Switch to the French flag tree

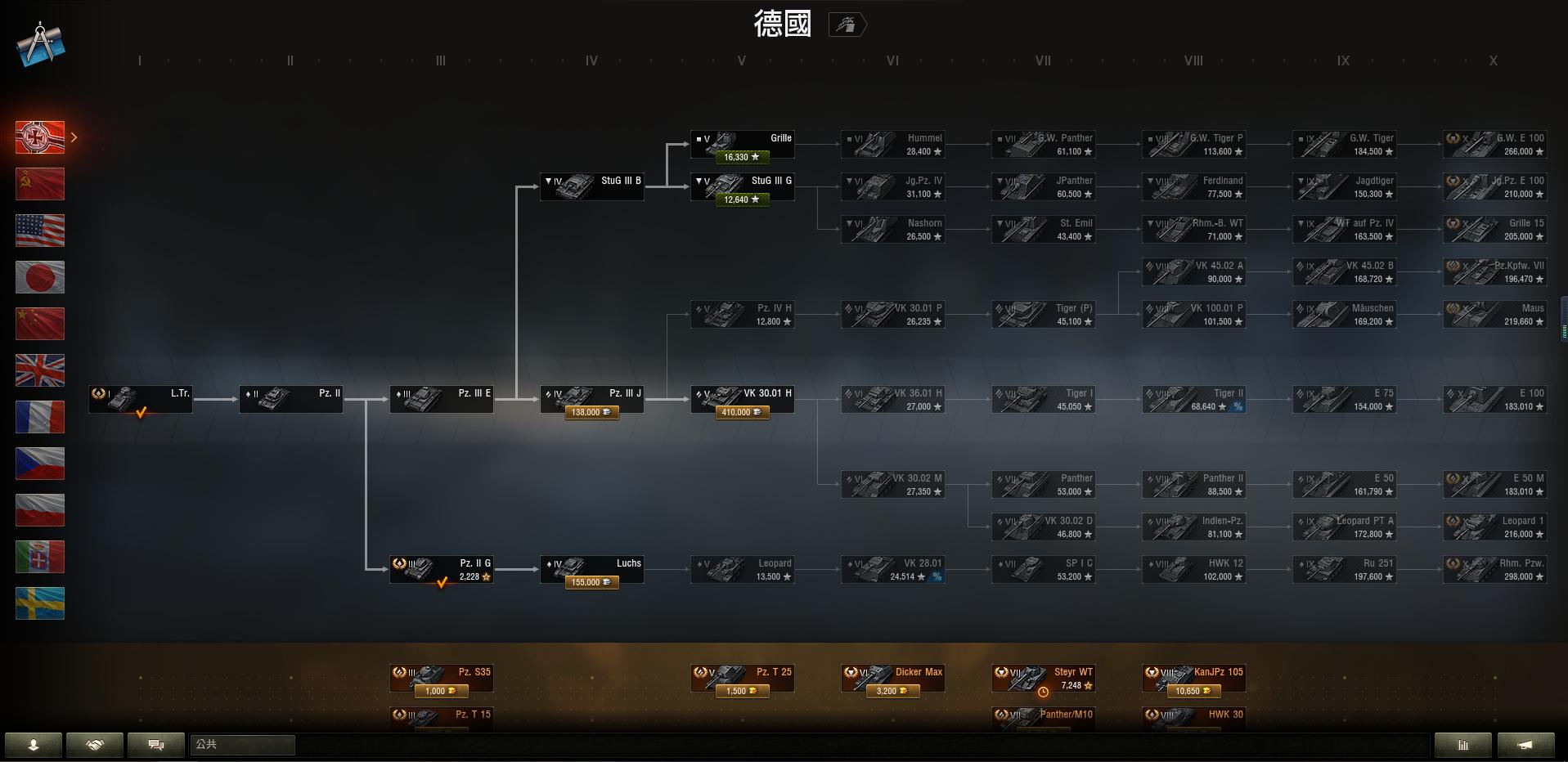40,417
